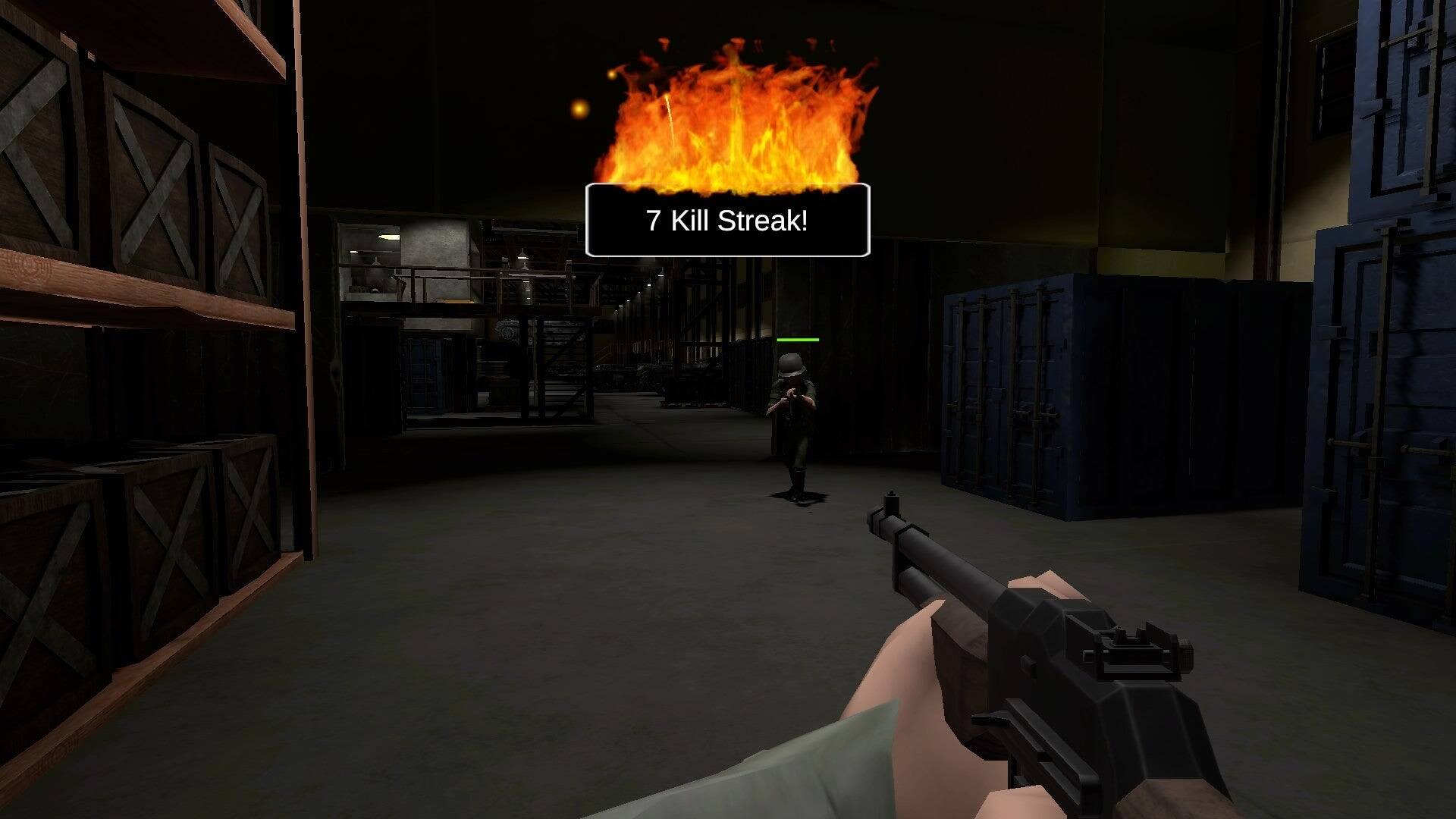Click the far-right stacked blue containers
Viewport: 1456px width, 819px height.
point(1403,303)
